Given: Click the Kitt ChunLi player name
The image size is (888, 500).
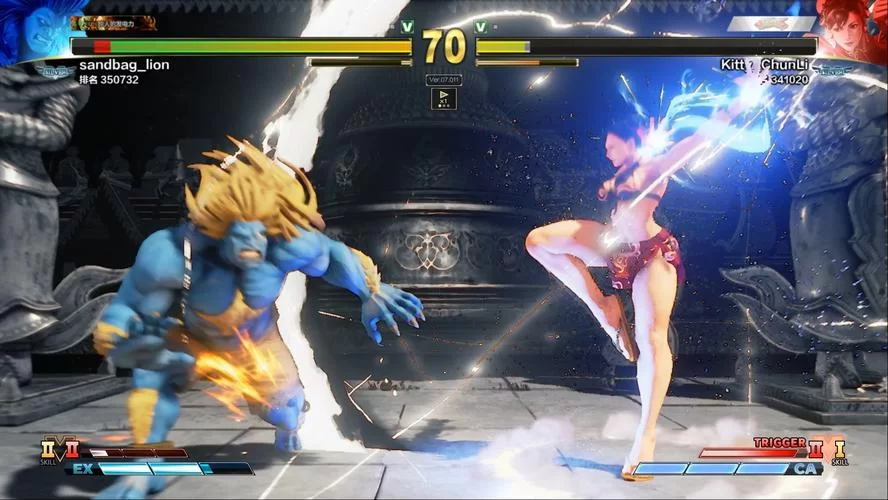Looking at the screenshot, I should (764, 65).
